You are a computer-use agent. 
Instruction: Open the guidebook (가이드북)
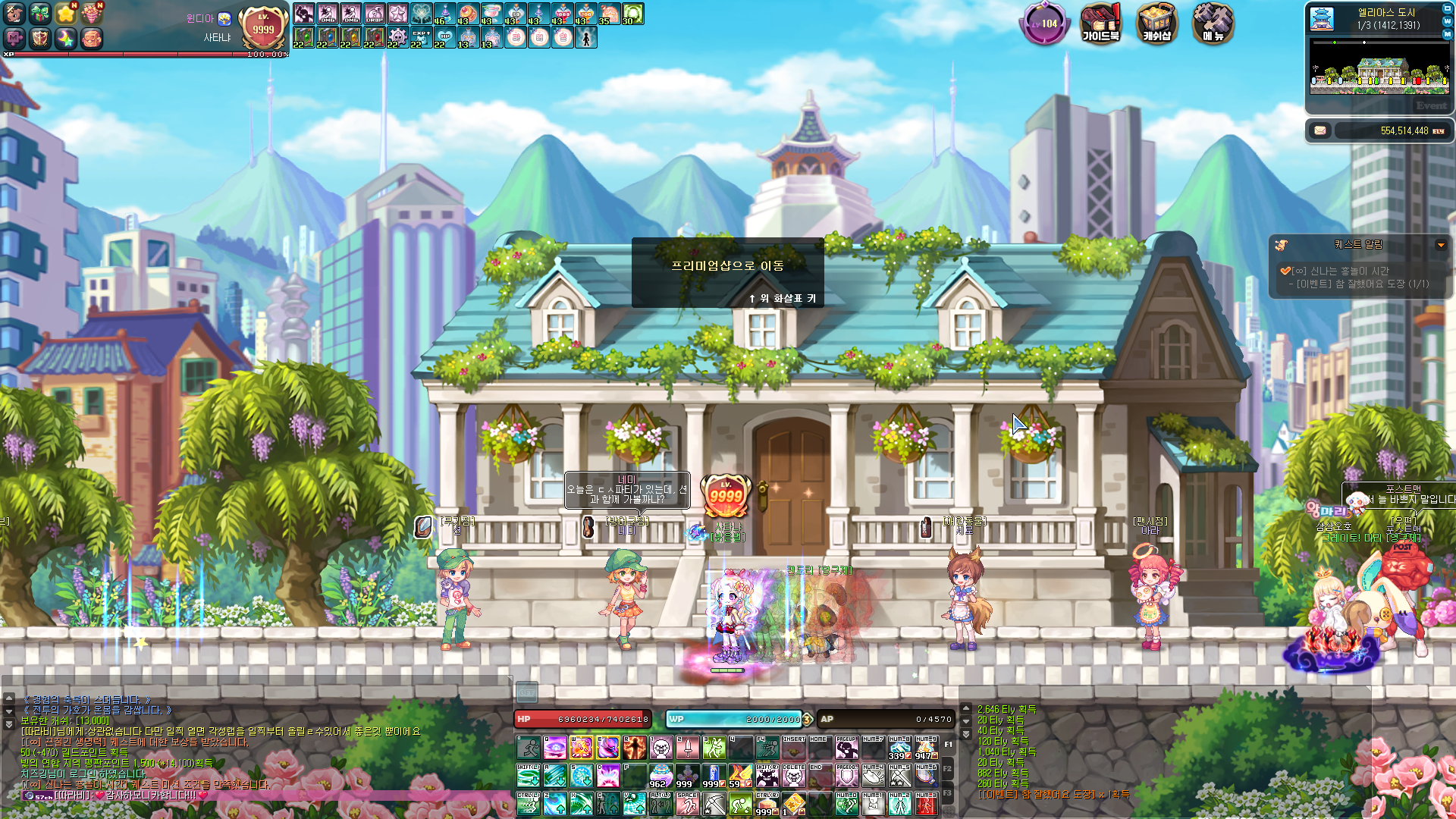[x=1100, y=23]
